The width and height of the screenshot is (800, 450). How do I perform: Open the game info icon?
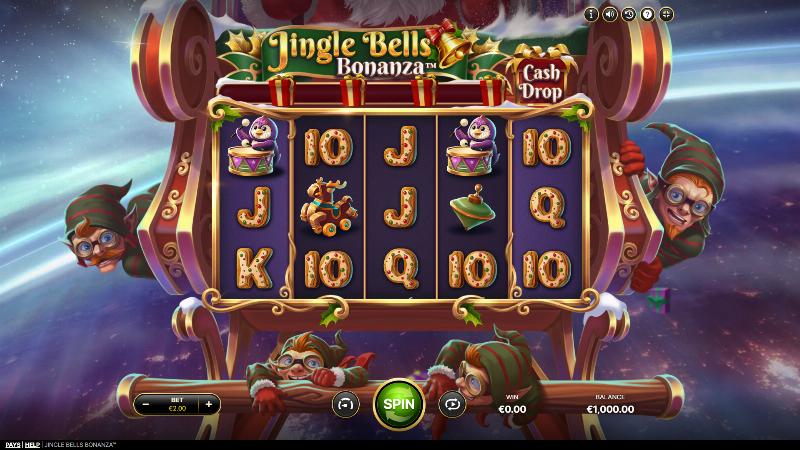[x=591, y=14]
